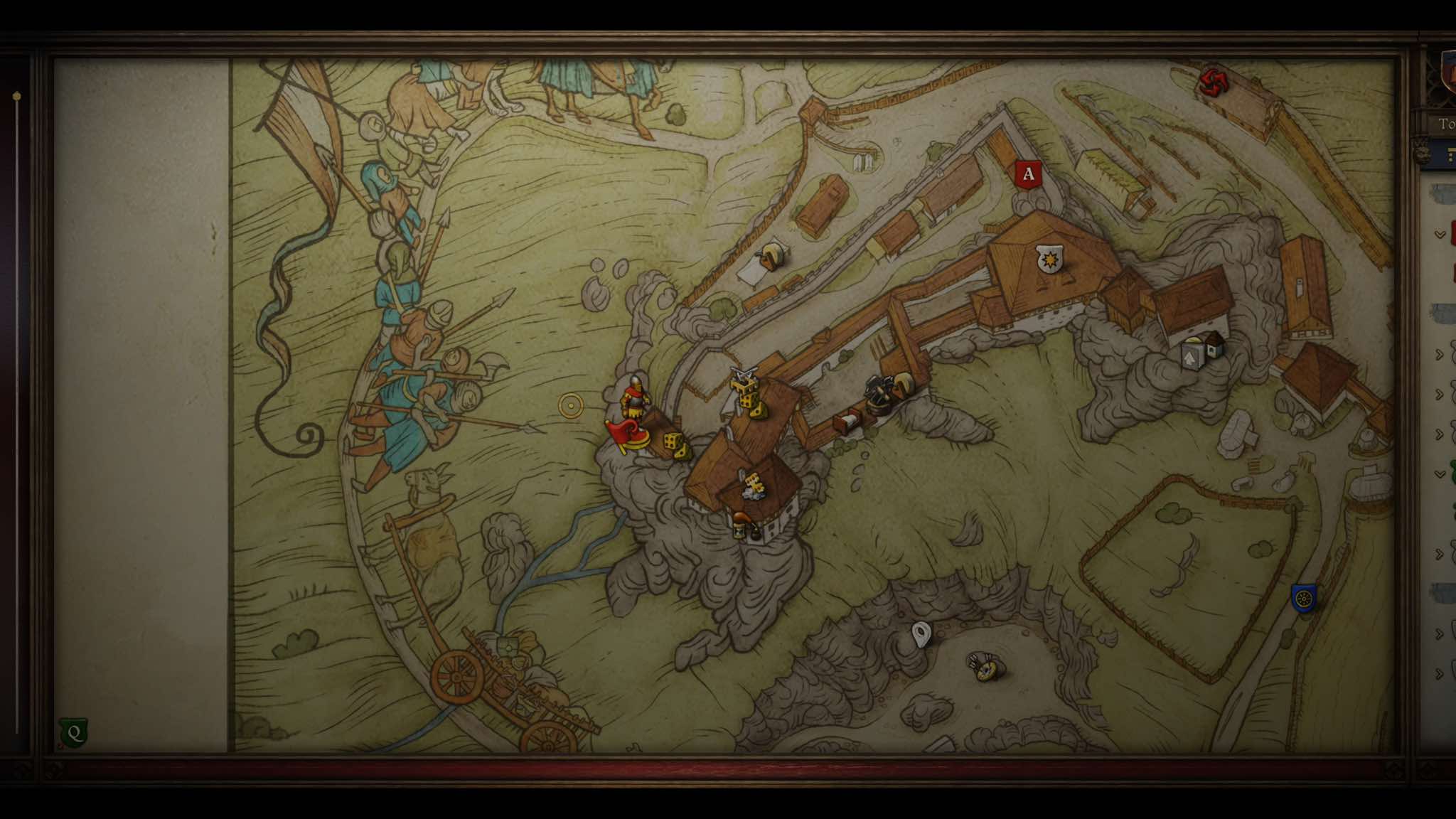Select the player knight figure marker

(x=634, y=398)
